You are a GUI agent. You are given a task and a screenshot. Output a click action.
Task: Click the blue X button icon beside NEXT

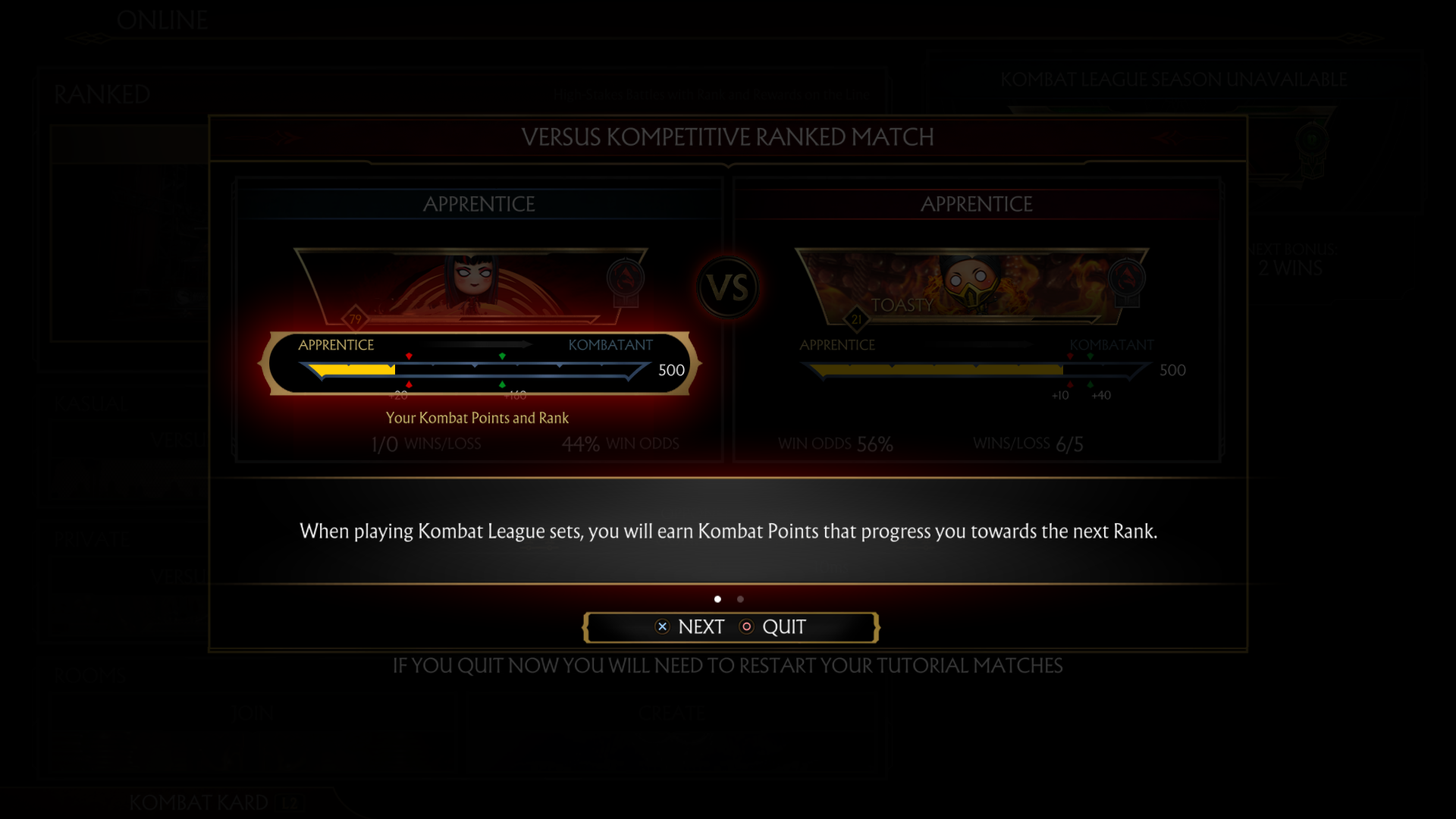click(x=662, y=626)
